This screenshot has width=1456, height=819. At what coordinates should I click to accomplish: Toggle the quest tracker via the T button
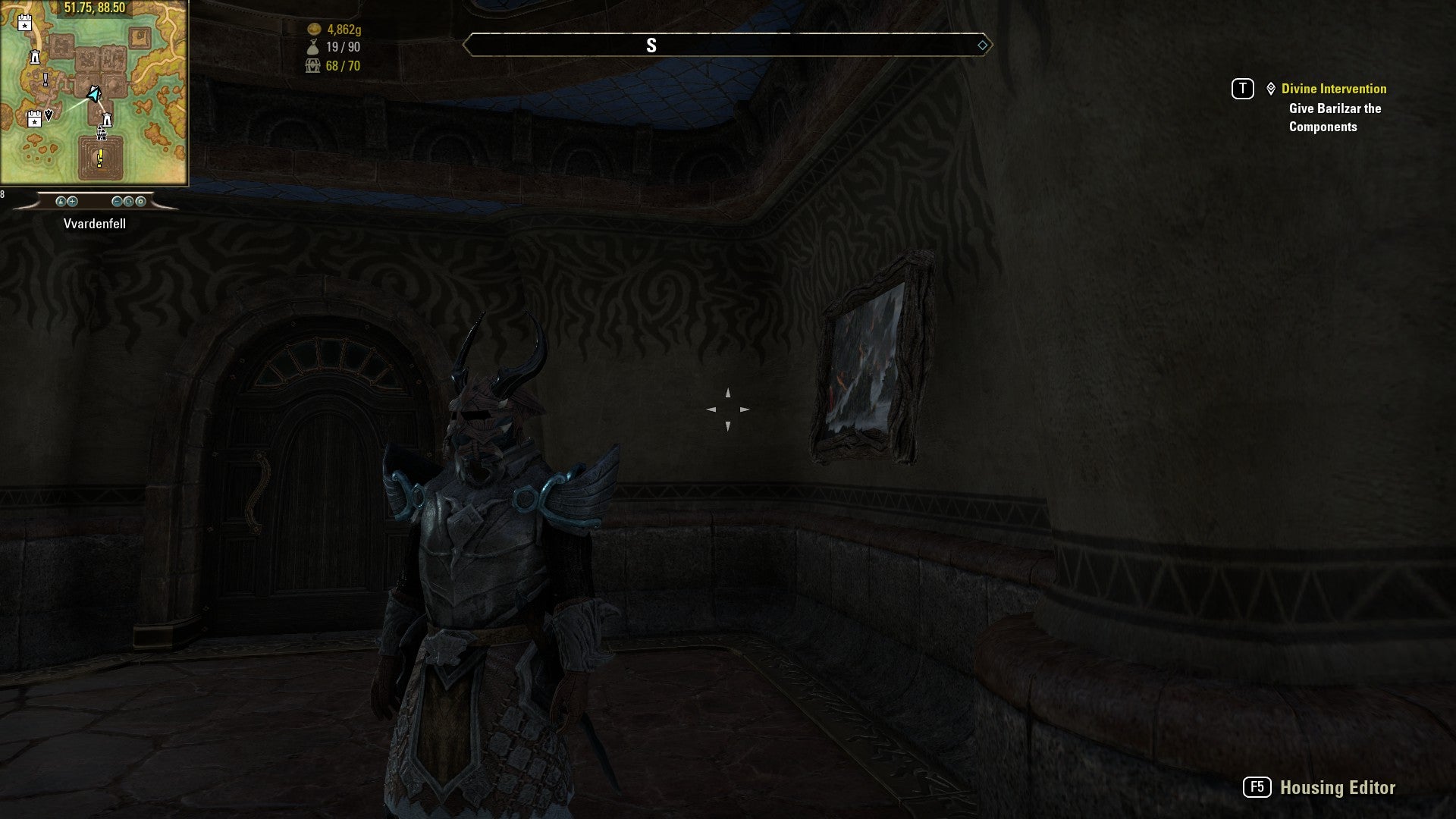point(1241,88)
